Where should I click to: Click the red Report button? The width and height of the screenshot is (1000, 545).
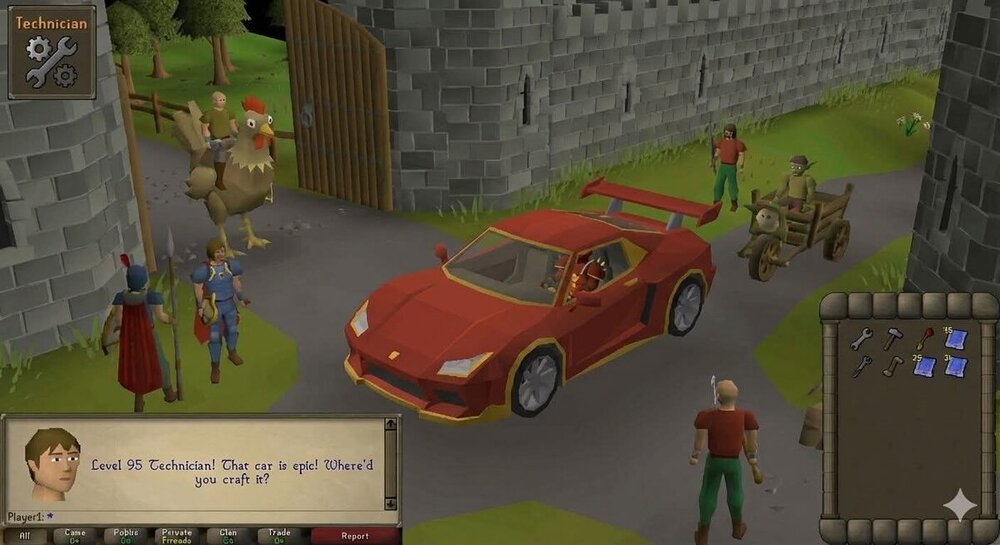click(355, 536)
